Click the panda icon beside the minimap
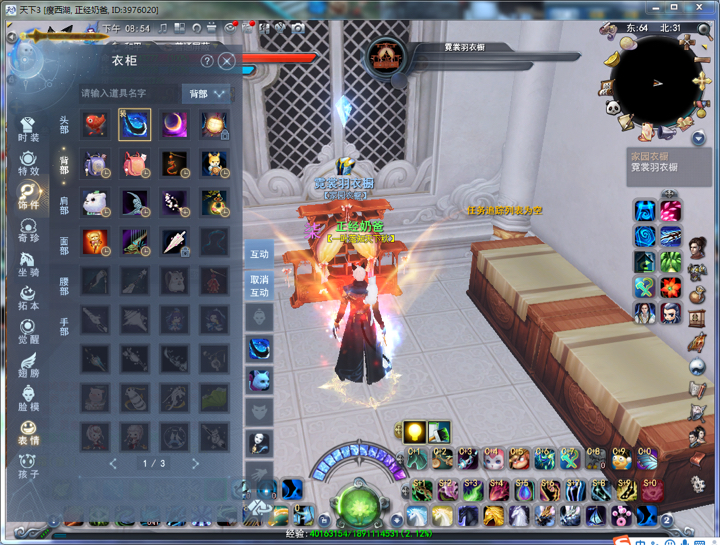The height and width of the screenshot is (545, 720). tap(612, 107)
